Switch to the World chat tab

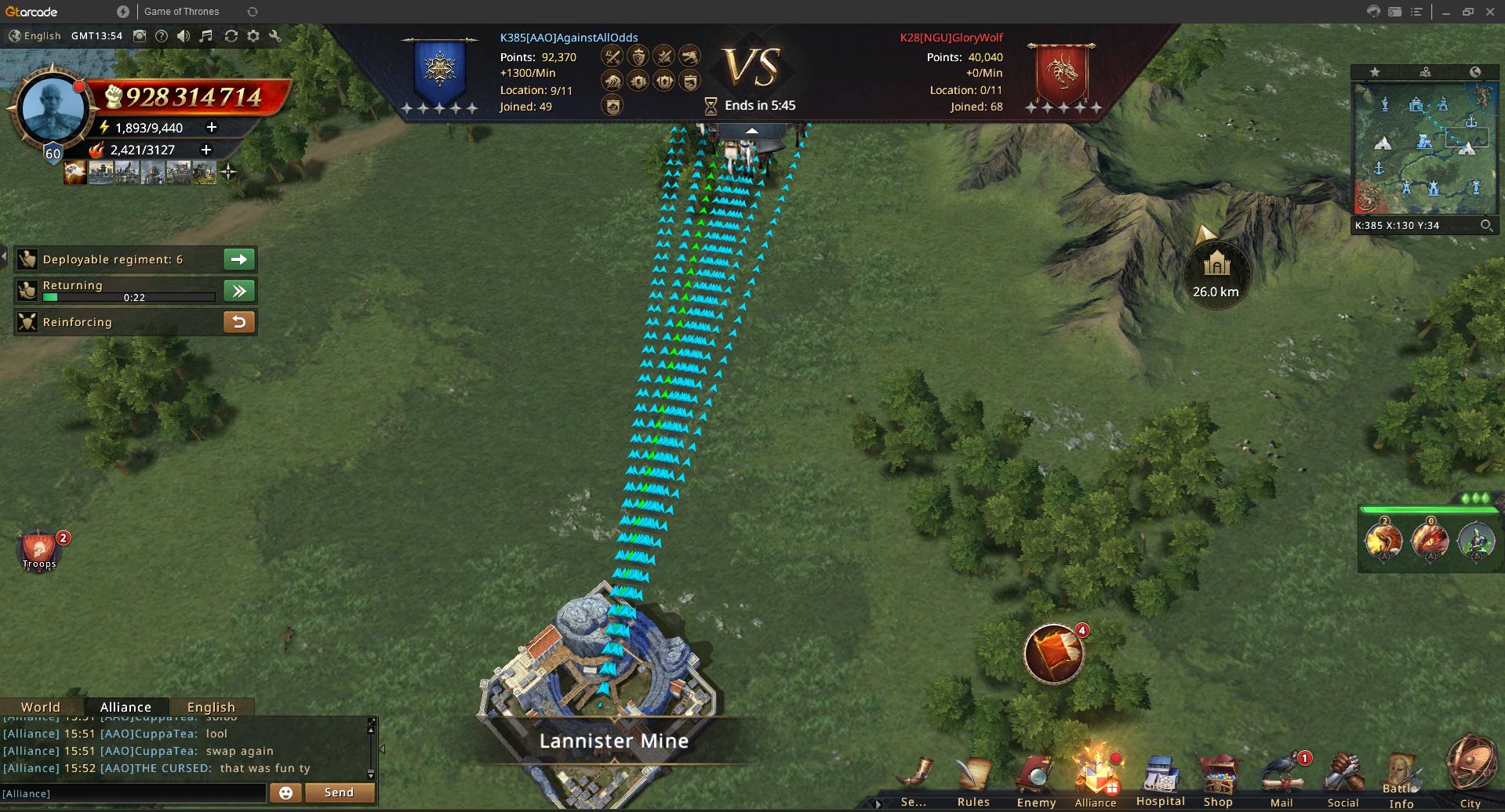tap(41, 706)
